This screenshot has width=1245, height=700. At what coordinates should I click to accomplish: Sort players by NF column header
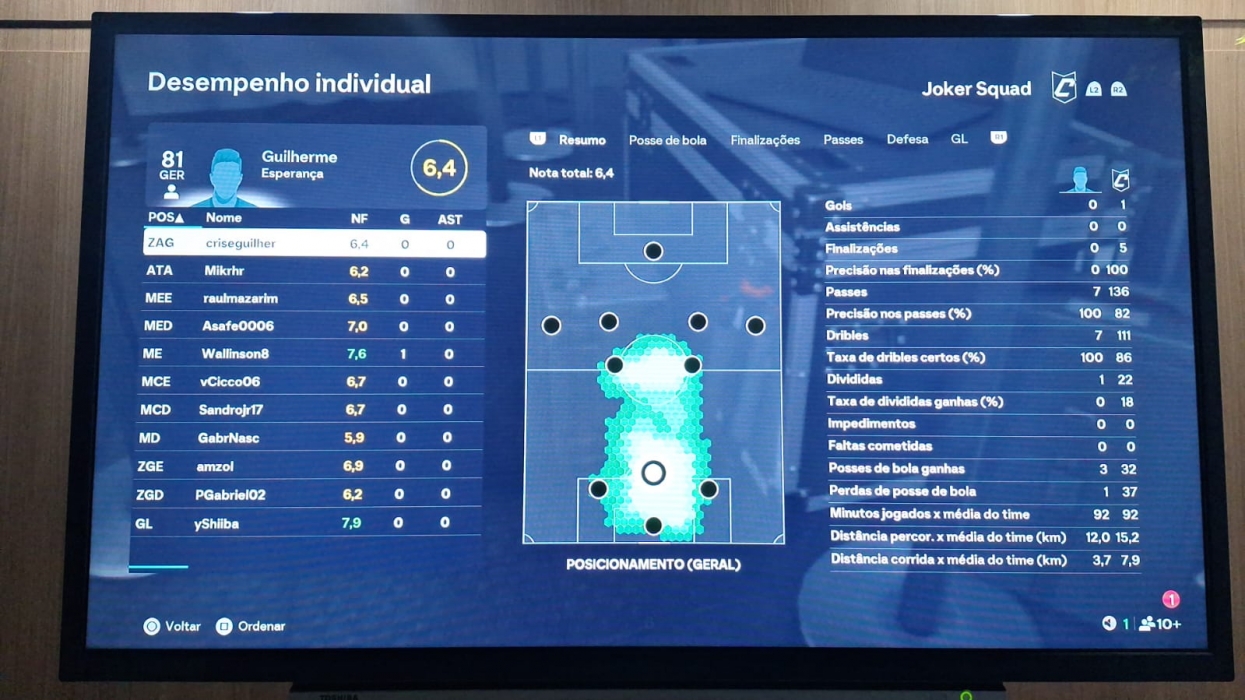point(358,219)
